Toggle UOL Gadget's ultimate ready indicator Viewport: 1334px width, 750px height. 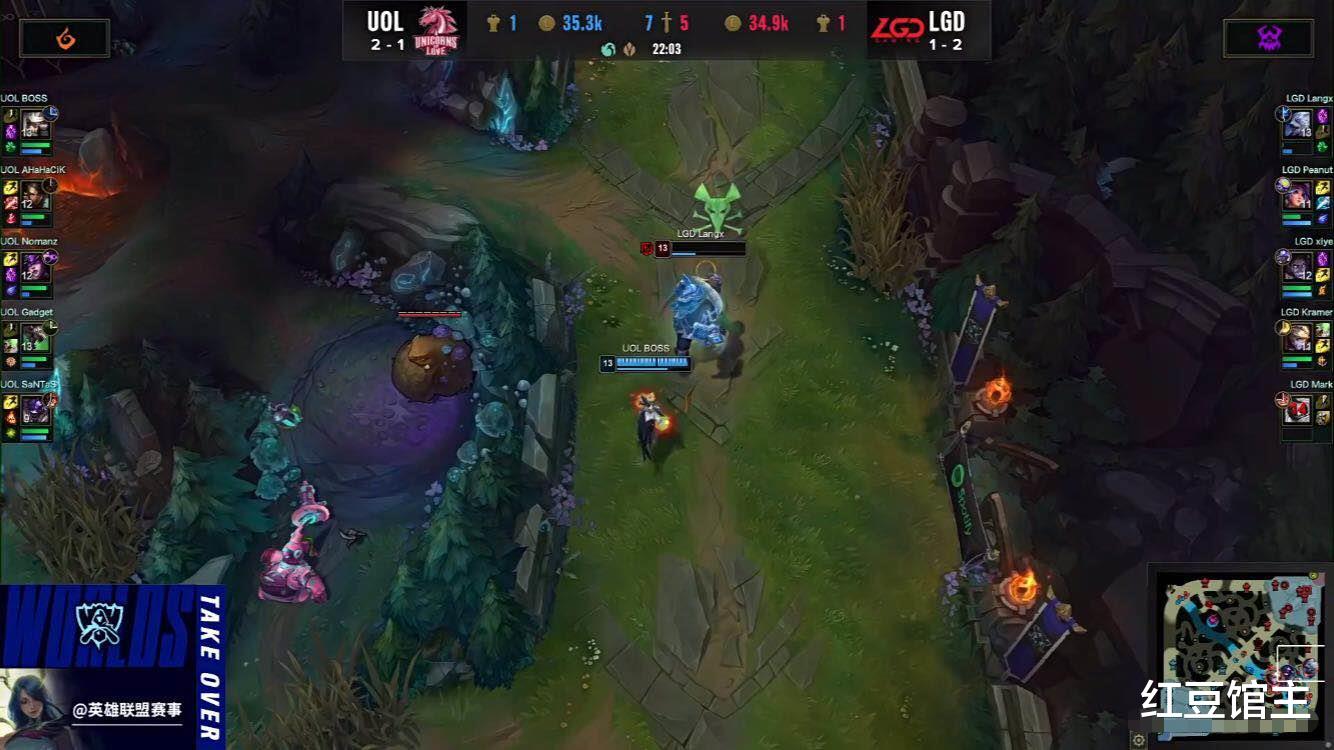pyautogui.click(x=48, y=328)
